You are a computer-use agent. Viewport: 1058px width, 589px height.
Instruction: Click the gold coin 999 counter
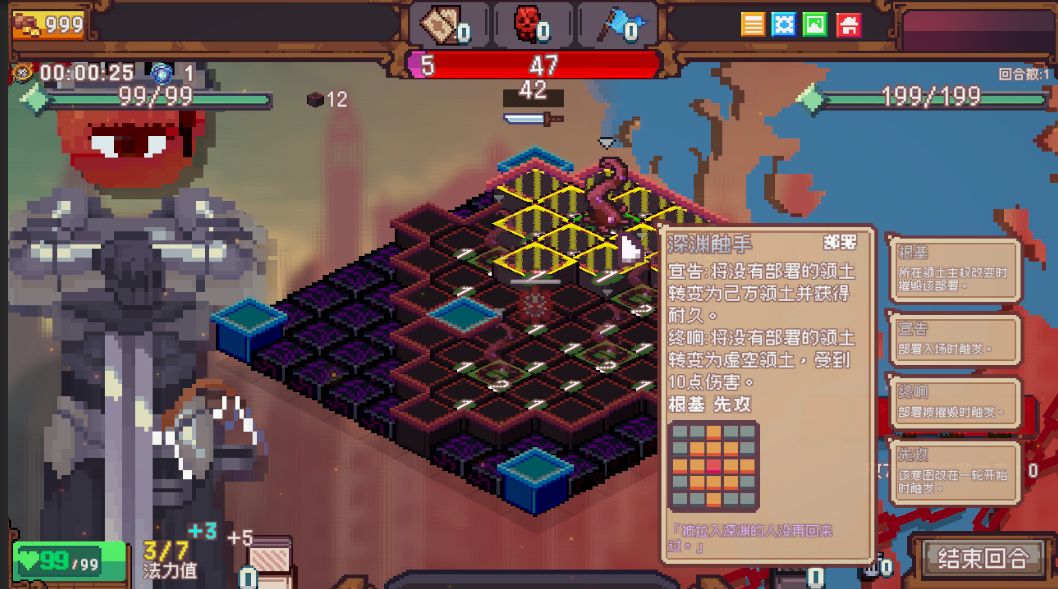point(49,24)
